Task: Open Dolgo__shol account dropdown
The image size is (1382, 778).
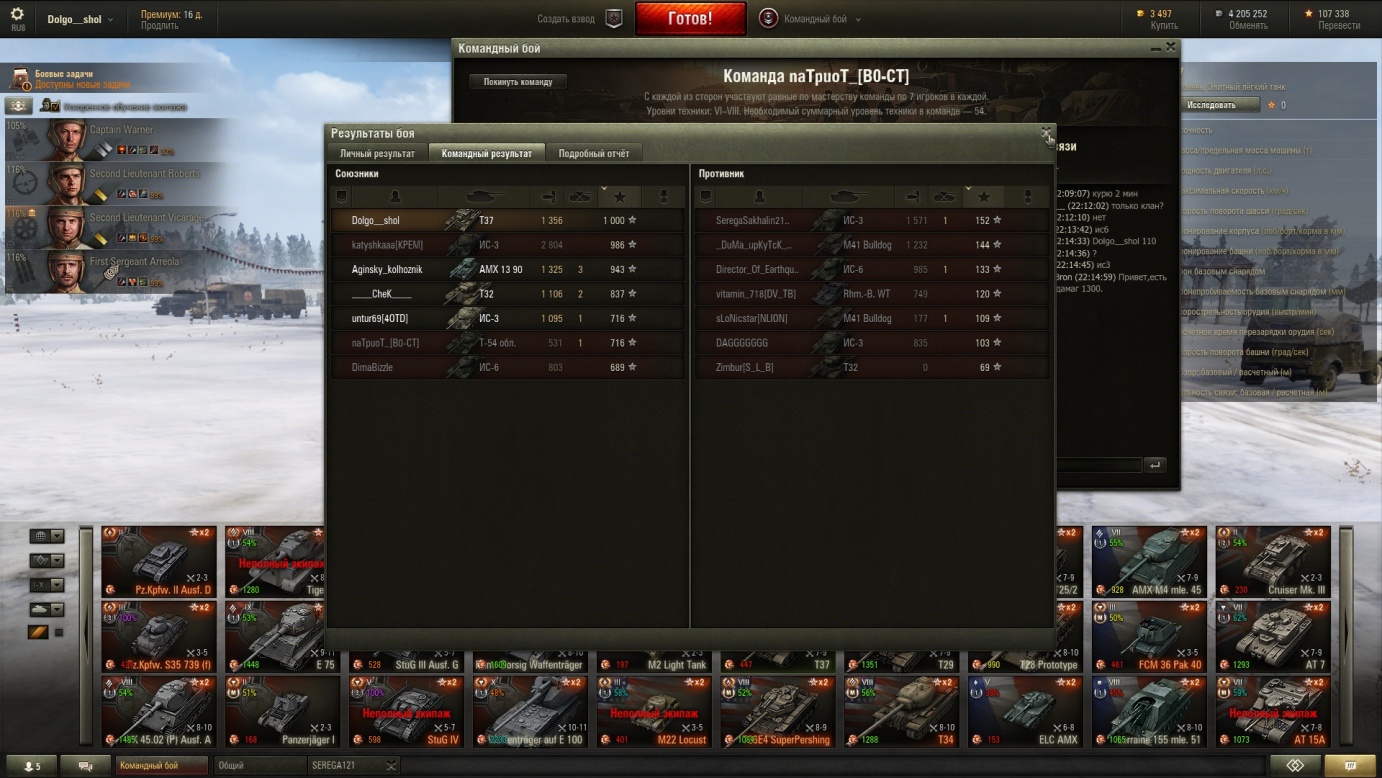Action: 79,20
